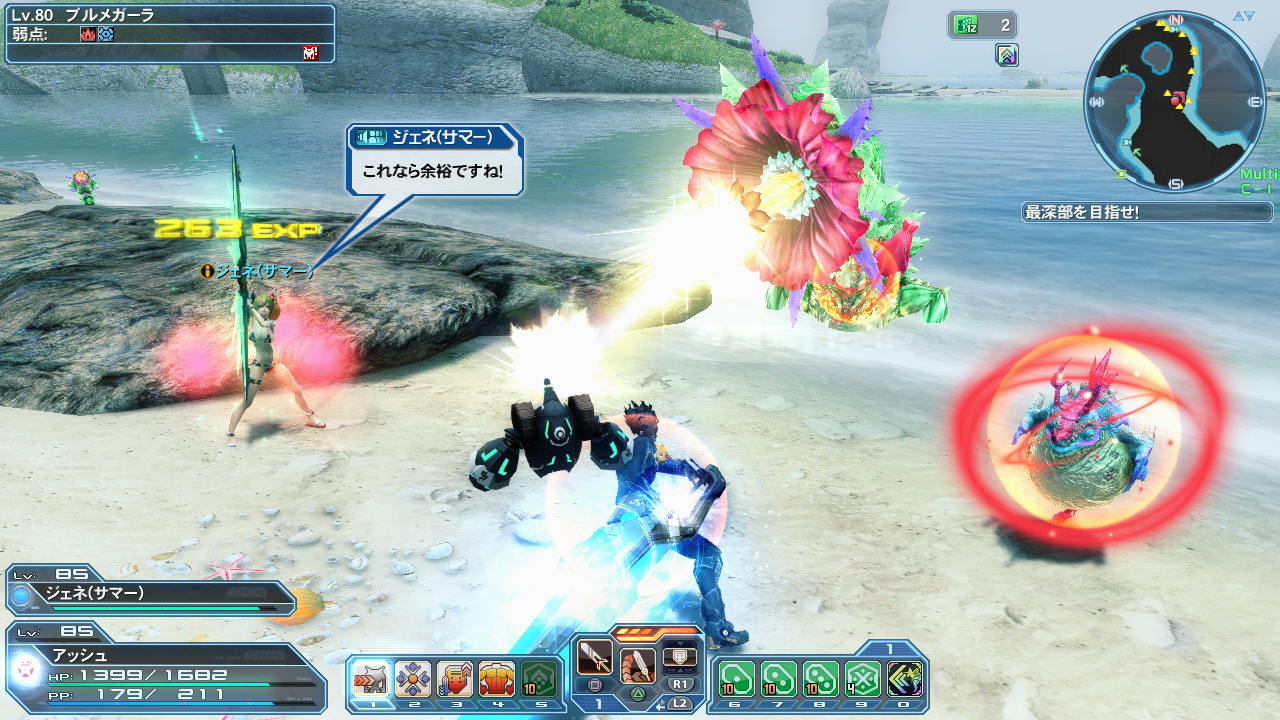Open the 最深部を目指せ! objective banner
The height and width of the screenshot is (720, 1280).
pyautogui.click(x=1147, y=212)
